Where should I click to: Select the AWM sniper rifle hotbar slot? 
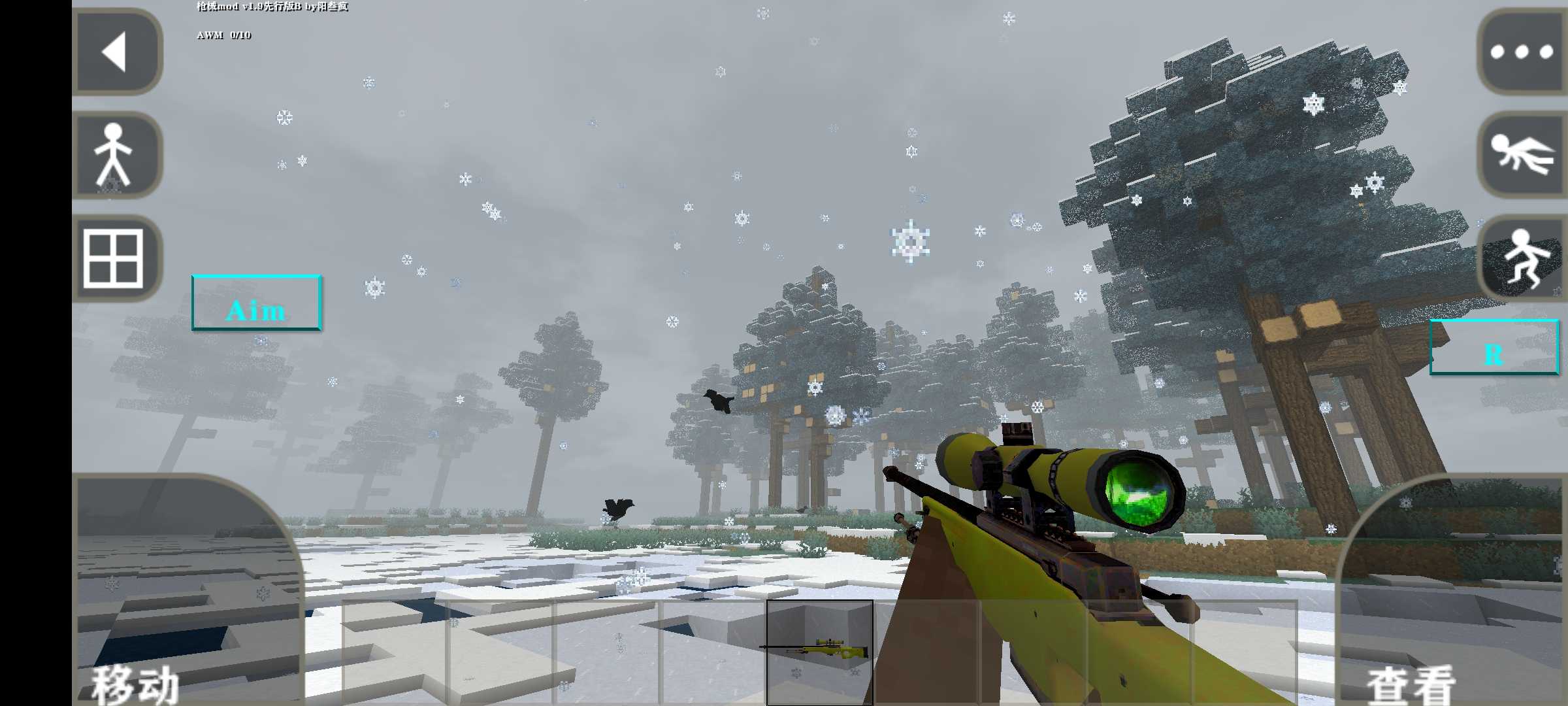point(819,652)
